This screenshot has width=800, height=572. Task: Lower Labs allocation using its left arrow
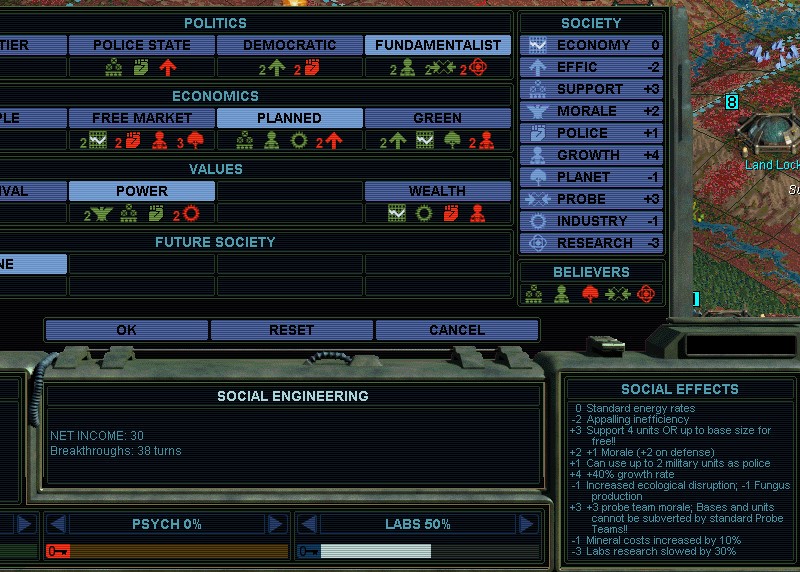307,524
